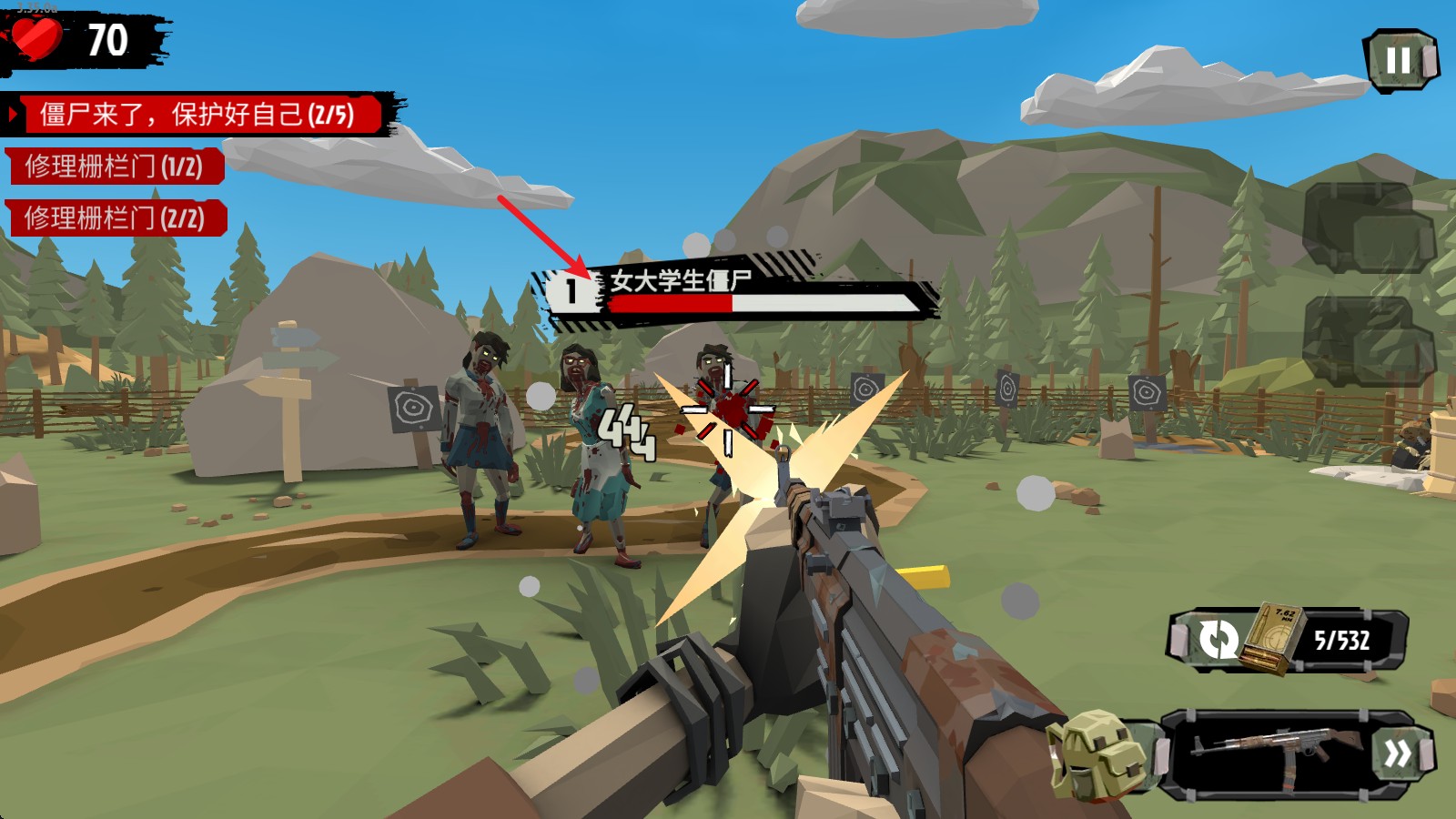Viewport: 1456px width, 819px height.
Task: Switch weapon with the double-arrow button
Action: 1398,753
